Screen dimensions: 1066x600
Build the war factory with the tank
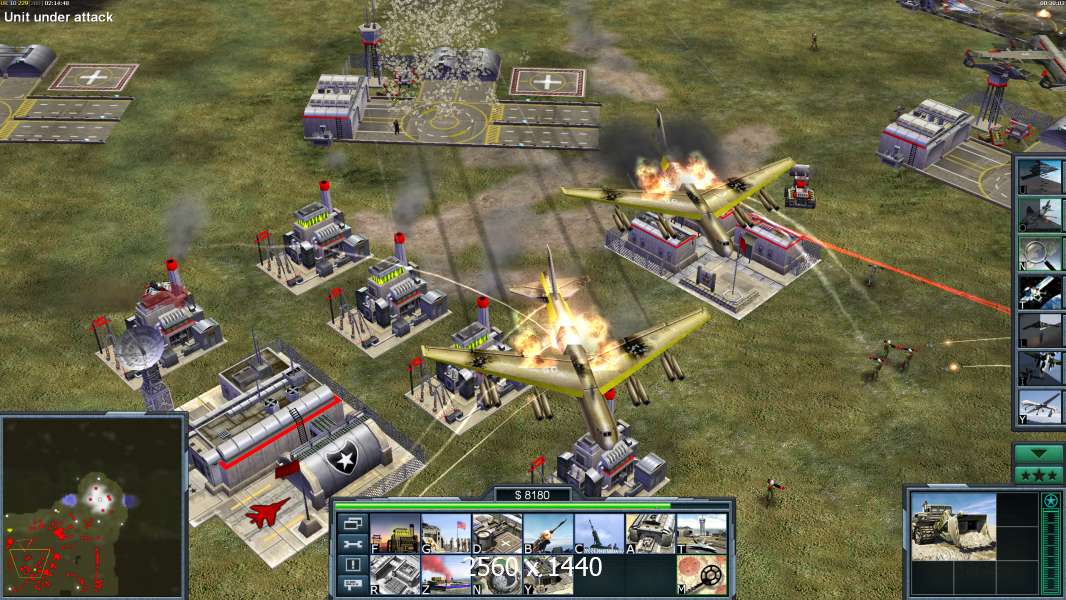tap(650, 533)
